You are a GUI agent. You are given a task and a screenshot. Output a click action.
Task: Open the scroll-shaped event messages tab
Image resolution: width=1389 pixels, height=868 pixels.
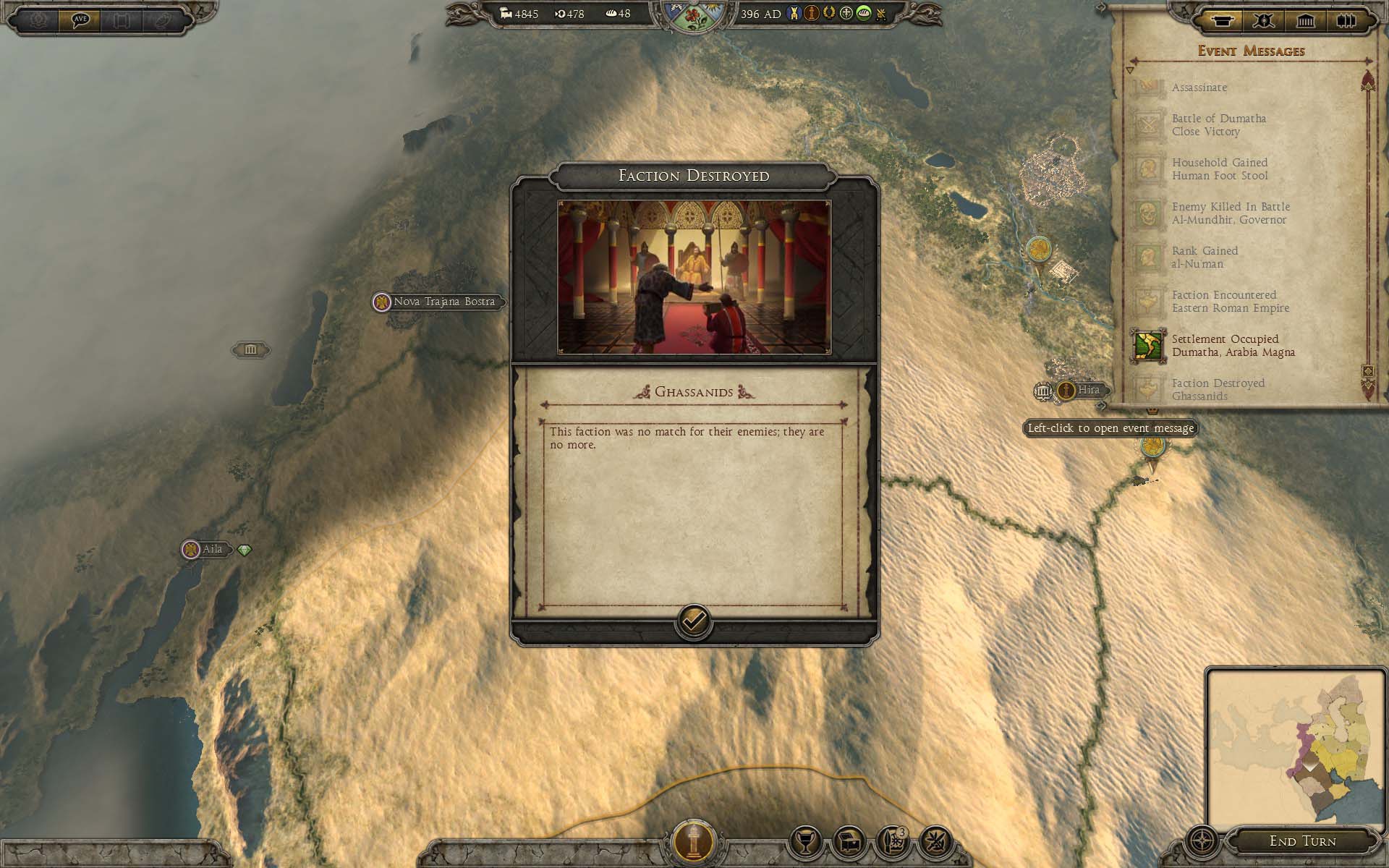click(x=1221, y=21)
